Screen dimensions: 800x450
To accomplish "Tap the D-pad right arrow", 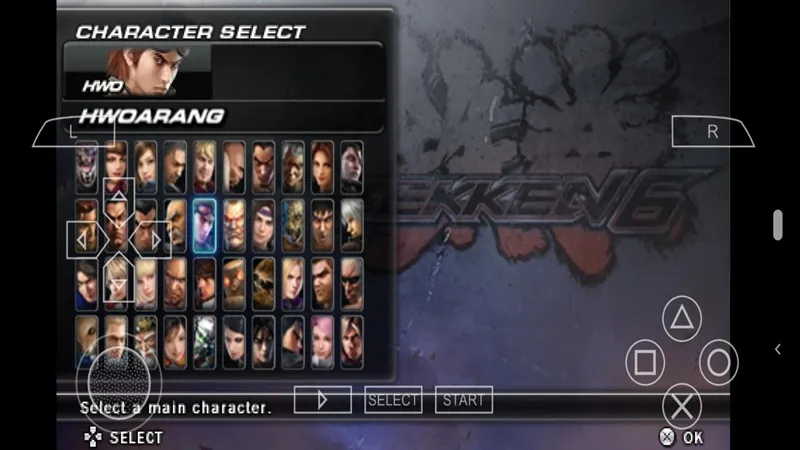I will click(153, 240).
